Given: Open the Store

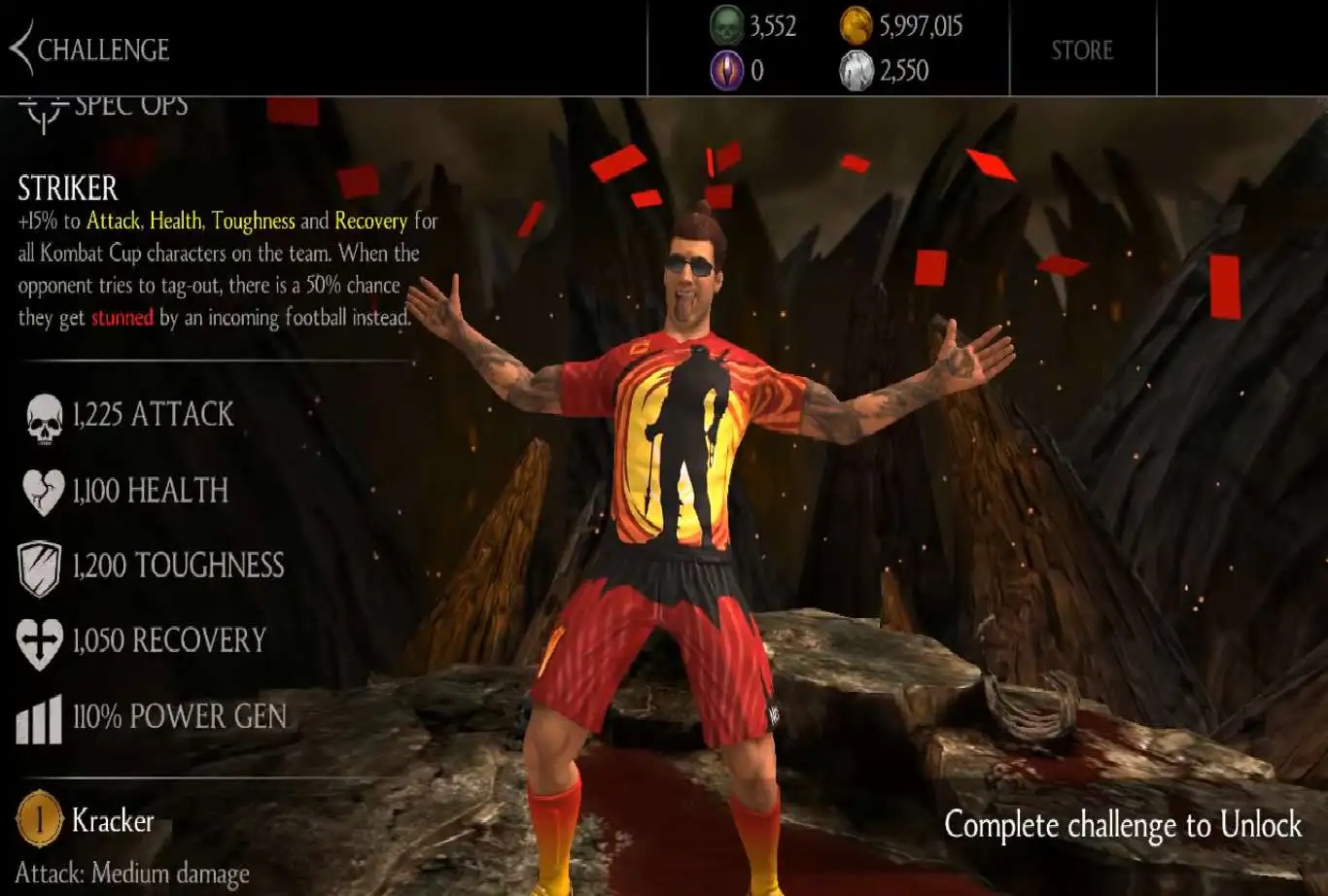Looking at the screenshot, I should tap(1082, 50).
